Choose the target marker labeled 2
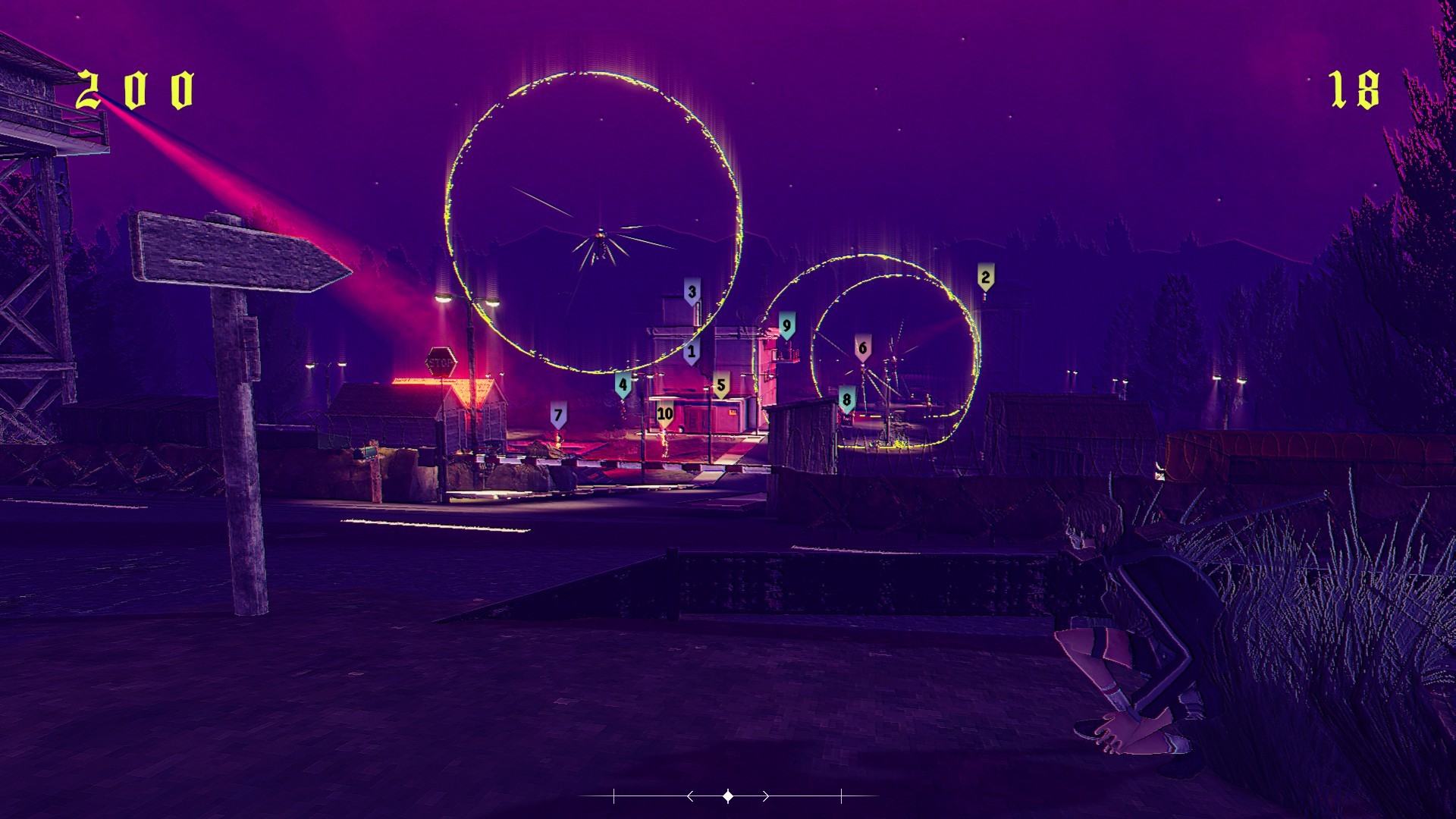Screen dimensions: 1456x819 click(985, 278)
